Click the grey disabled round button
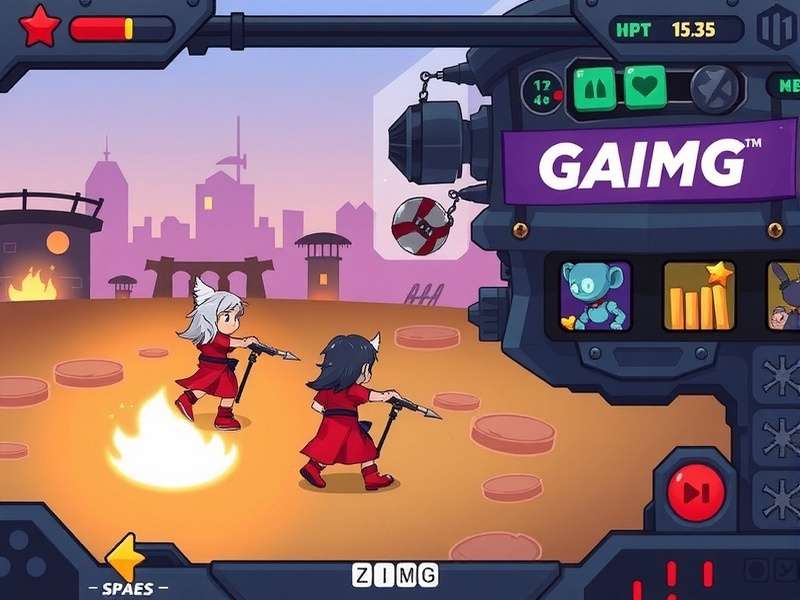Viewport: 800px width, 600px height. [713, 86]
